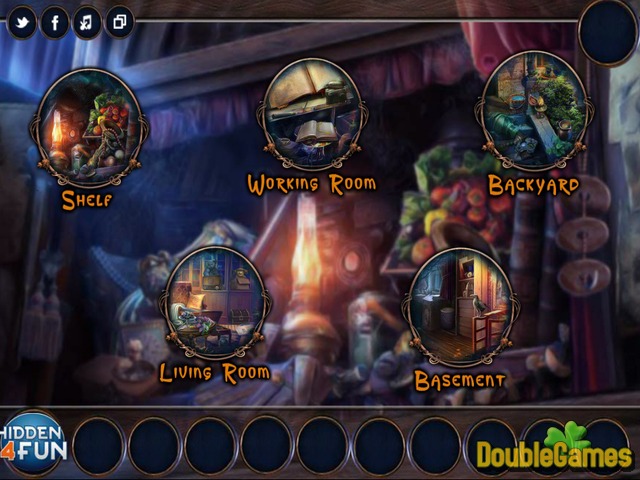Enter the Working Room scene

click(311, 115)
